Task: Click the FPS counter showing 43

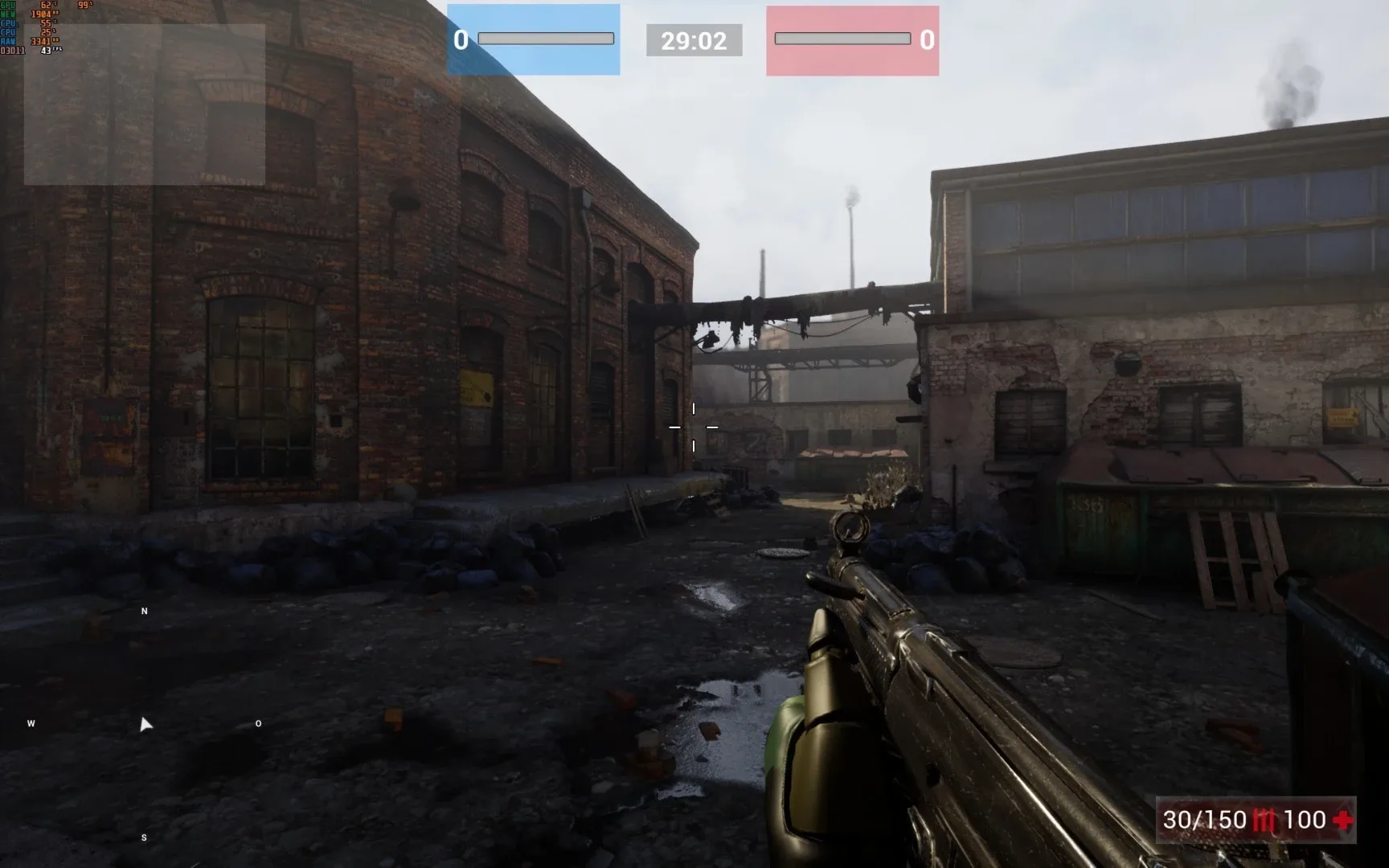Action: tap(47, 50)
